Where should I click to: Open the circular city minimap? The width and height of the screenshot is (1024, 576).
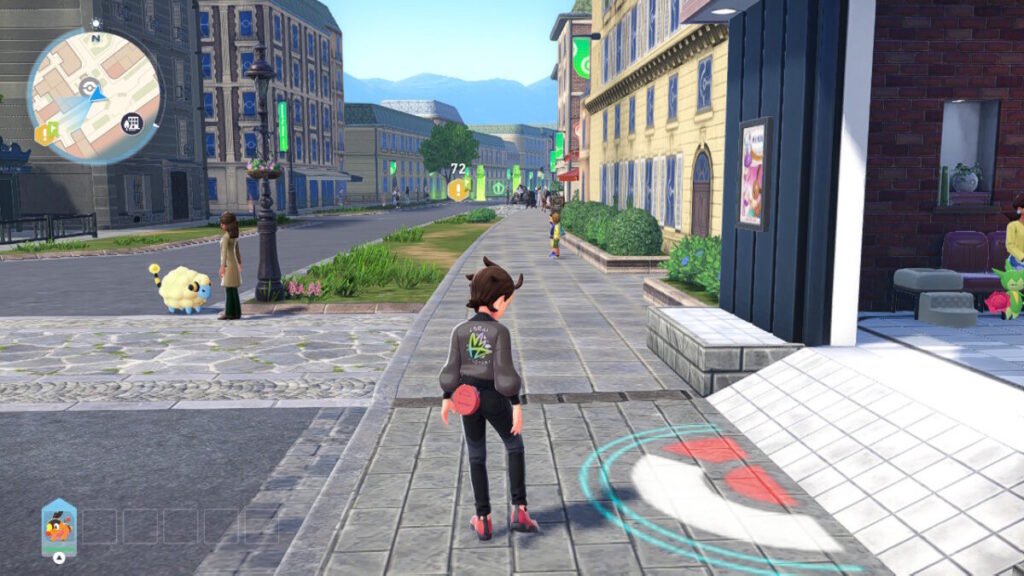click(95, 96)
